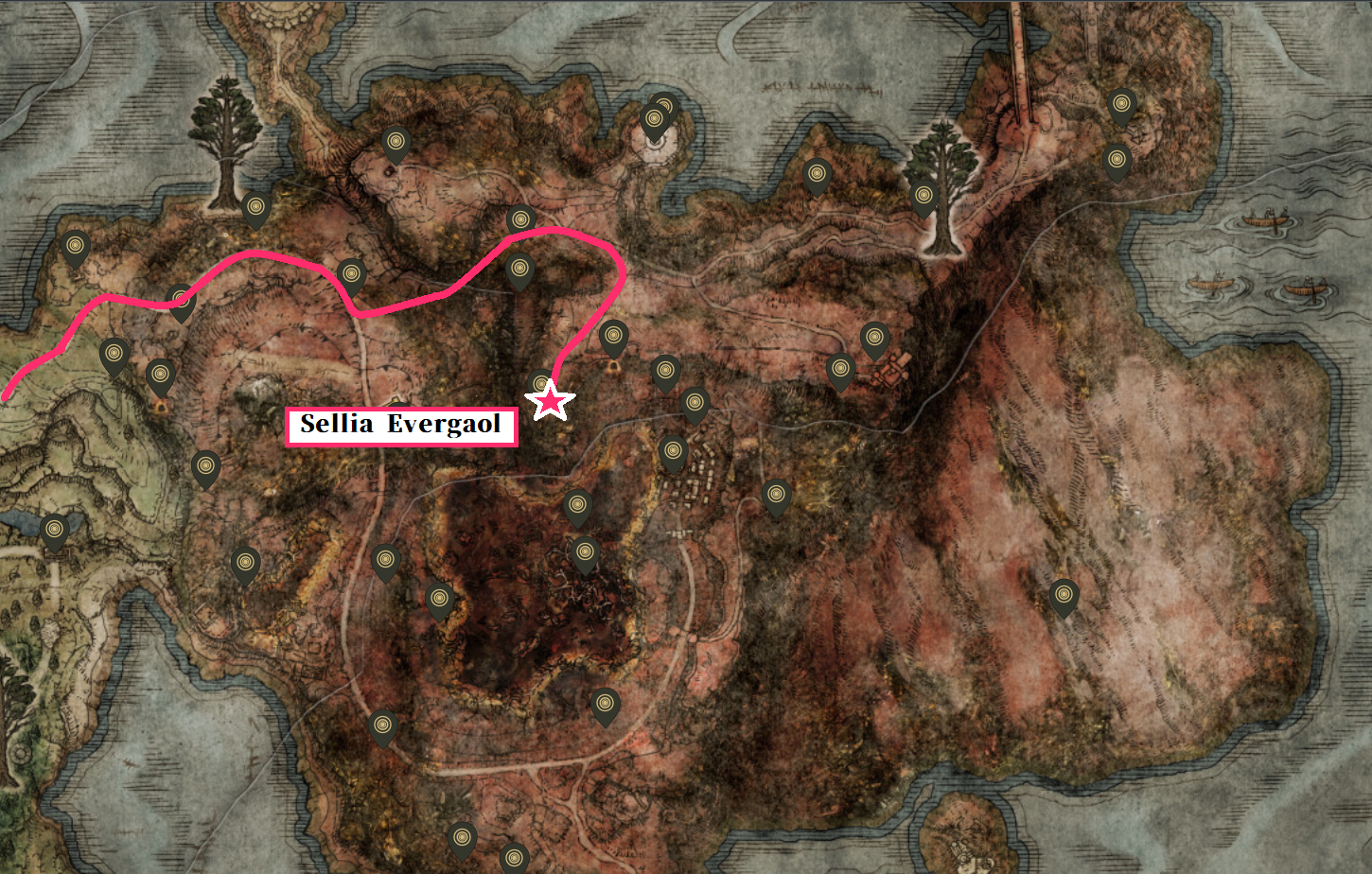Select the pin just south of the walled town
Screen dimensions: 1372x874
(774, 492)
